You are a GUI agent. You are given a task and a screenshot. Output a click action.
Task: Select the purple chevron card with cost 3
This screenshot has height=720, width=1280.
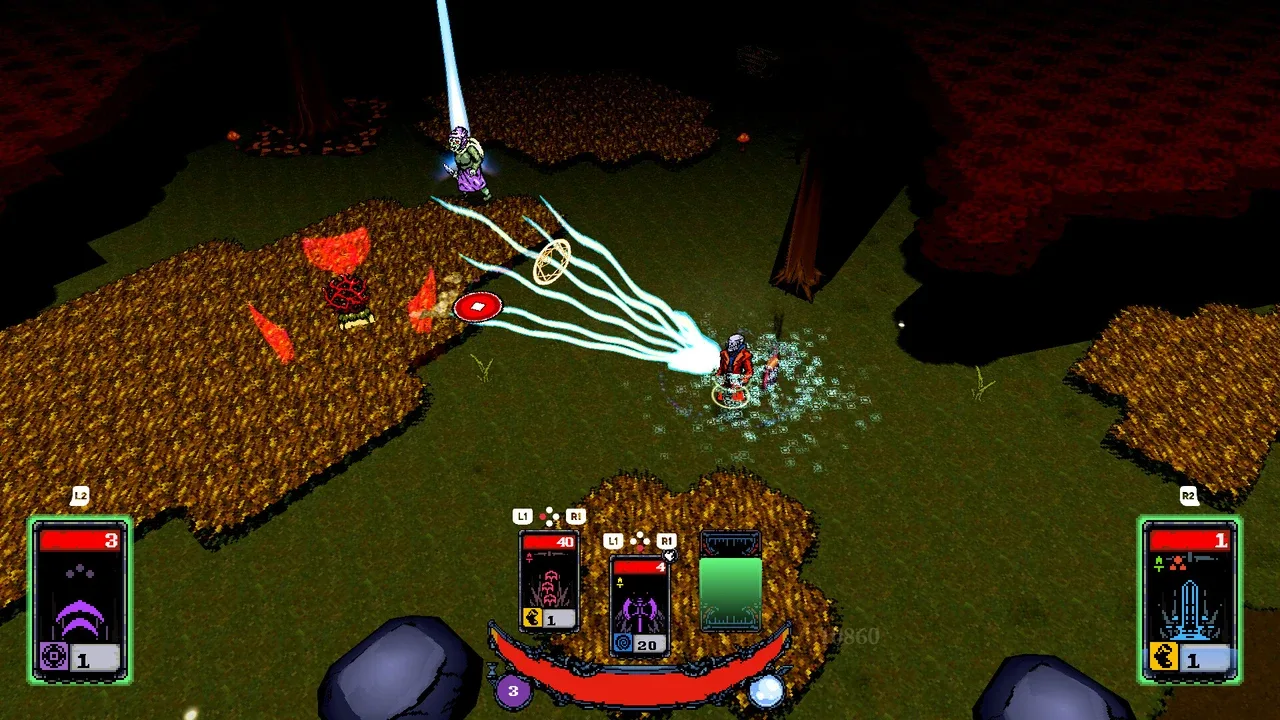[80, 599]
